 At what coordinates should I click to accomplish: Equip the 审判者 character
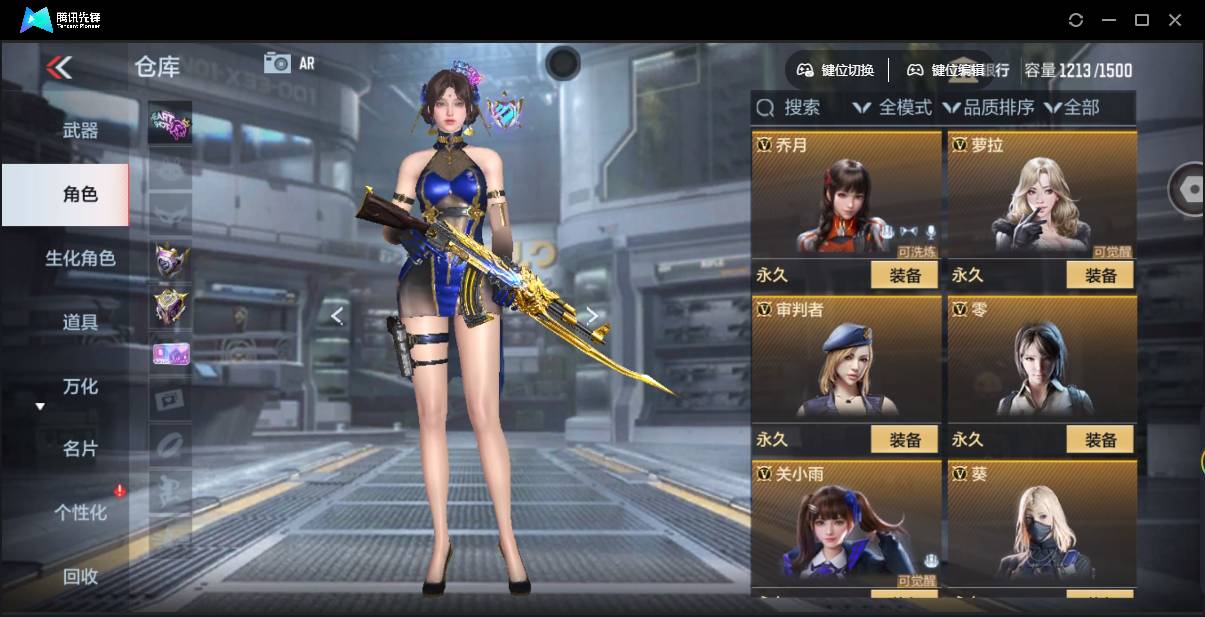(x=904, y=439)
